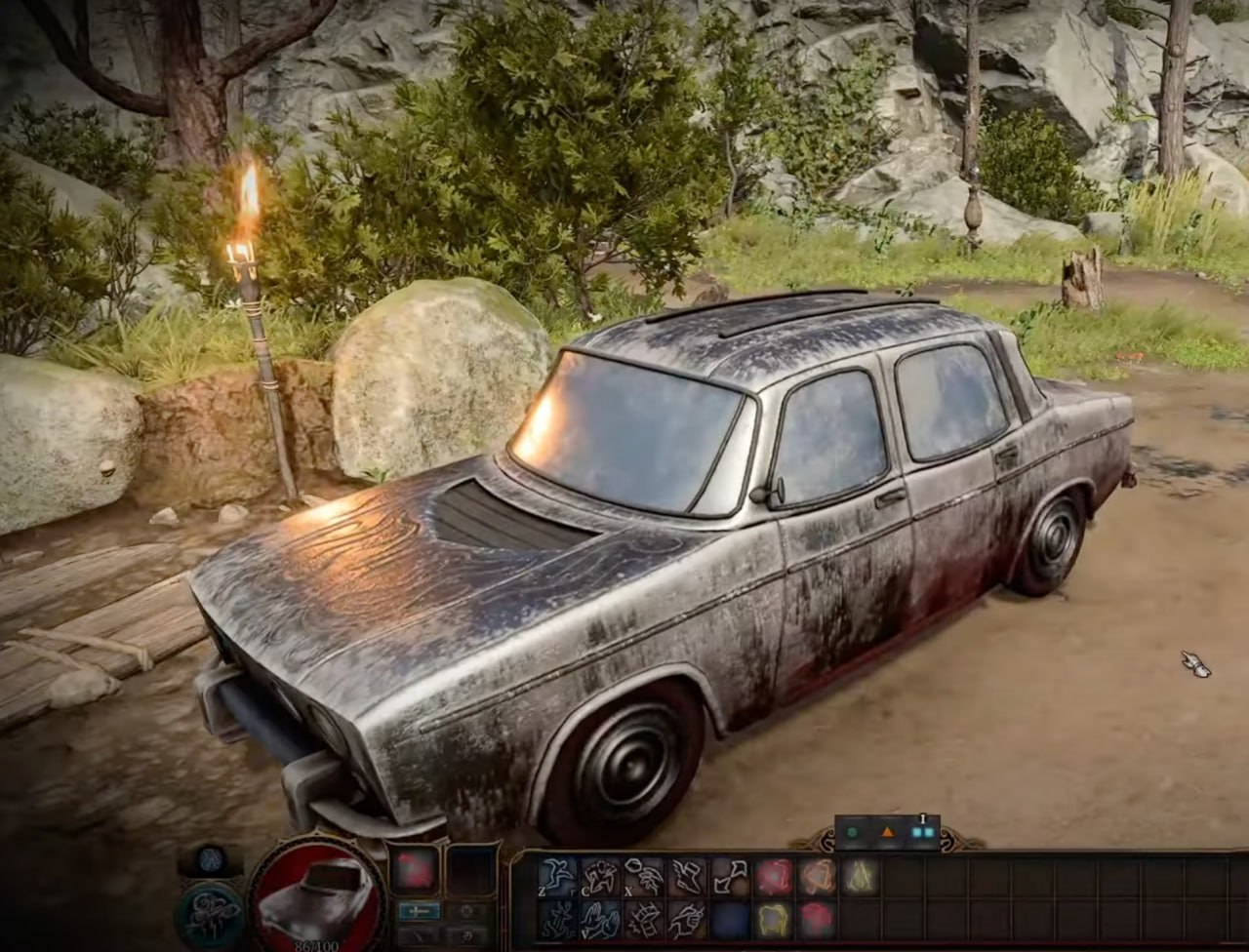This screenshot has height=952, width=1249.
Task: Activate the yellow glowing ability on bottom row
Action: (x=772, y=918)
